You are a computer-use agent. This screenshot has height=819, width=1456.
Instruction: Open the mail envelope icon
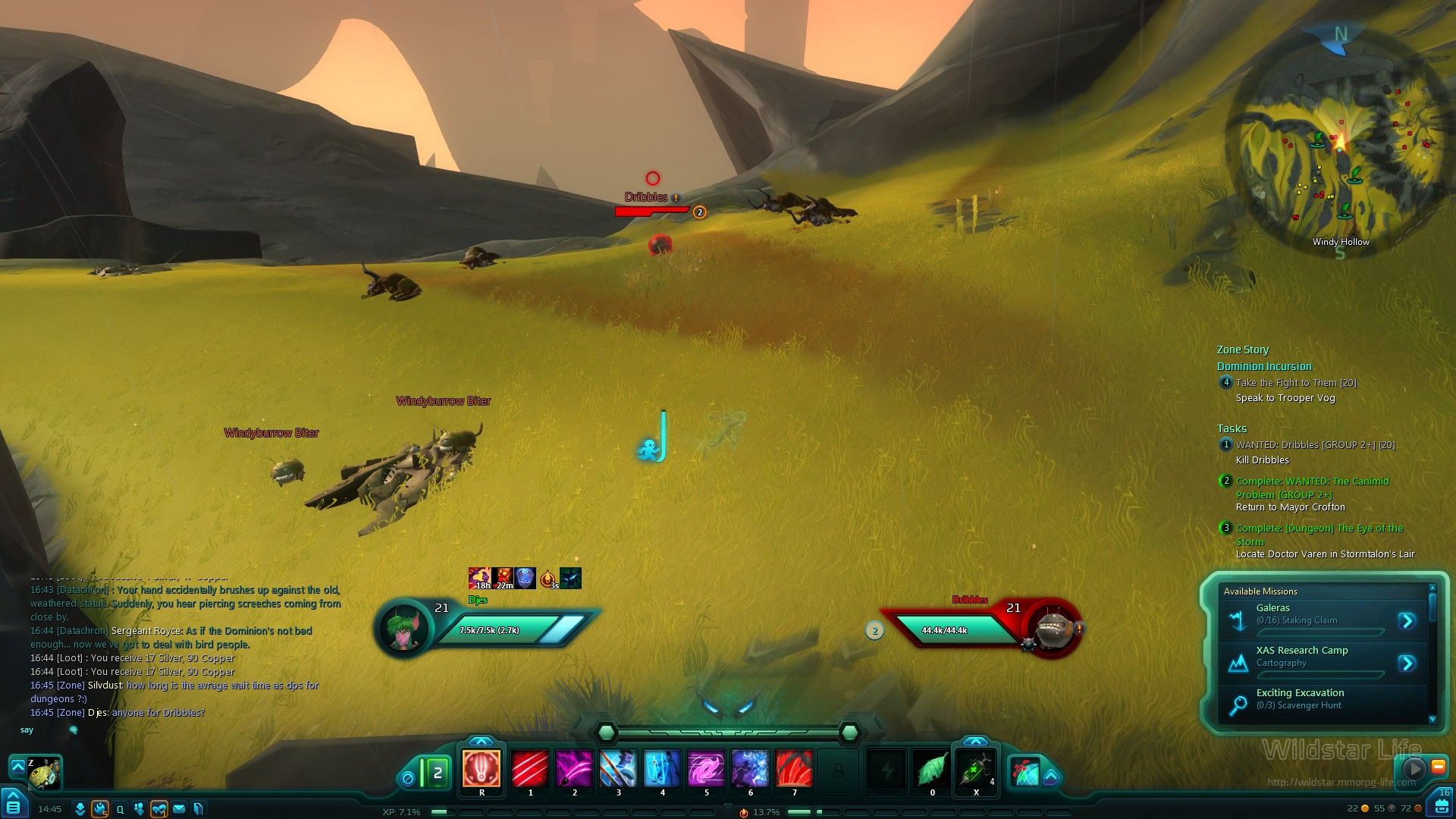[179, 809]
